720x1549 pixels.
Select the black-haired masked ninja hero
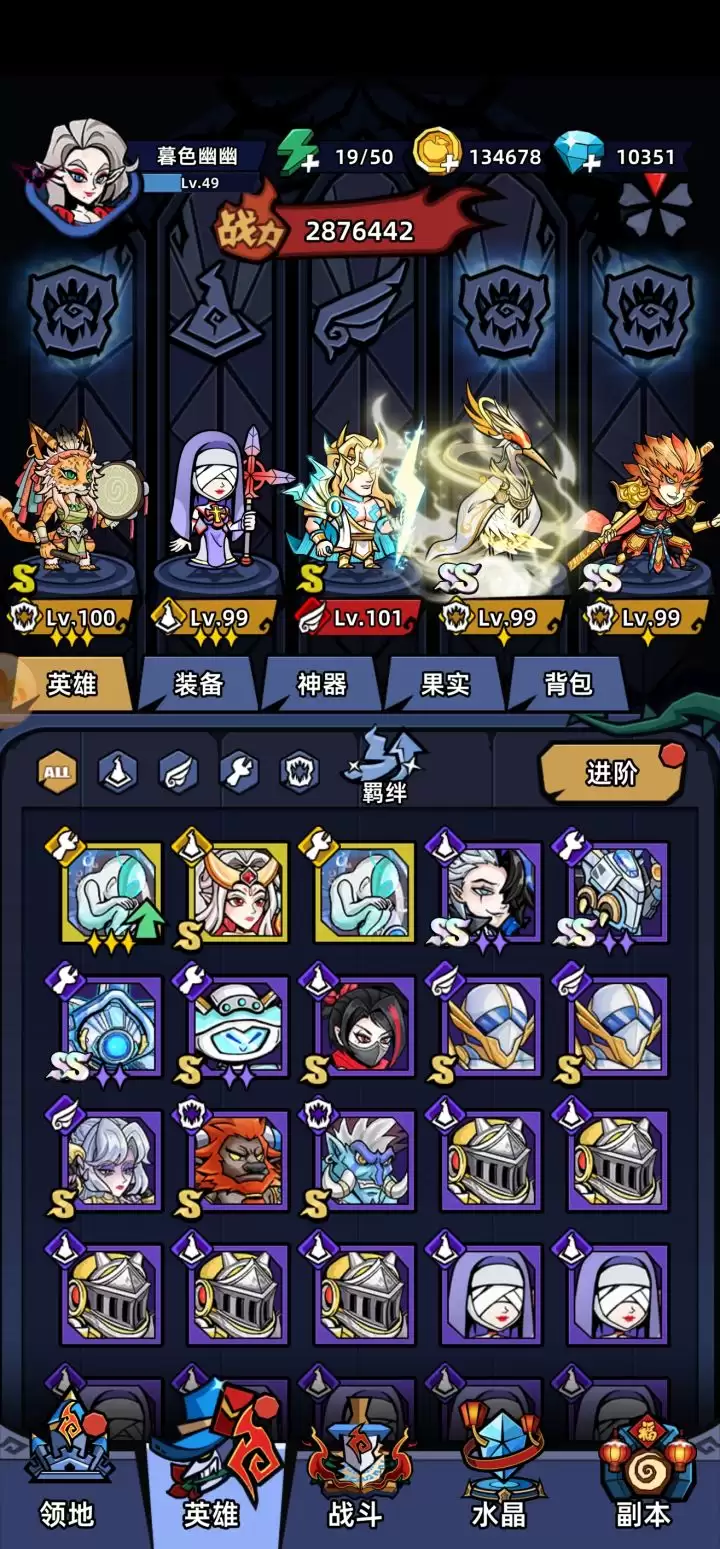pos(364,1027)
